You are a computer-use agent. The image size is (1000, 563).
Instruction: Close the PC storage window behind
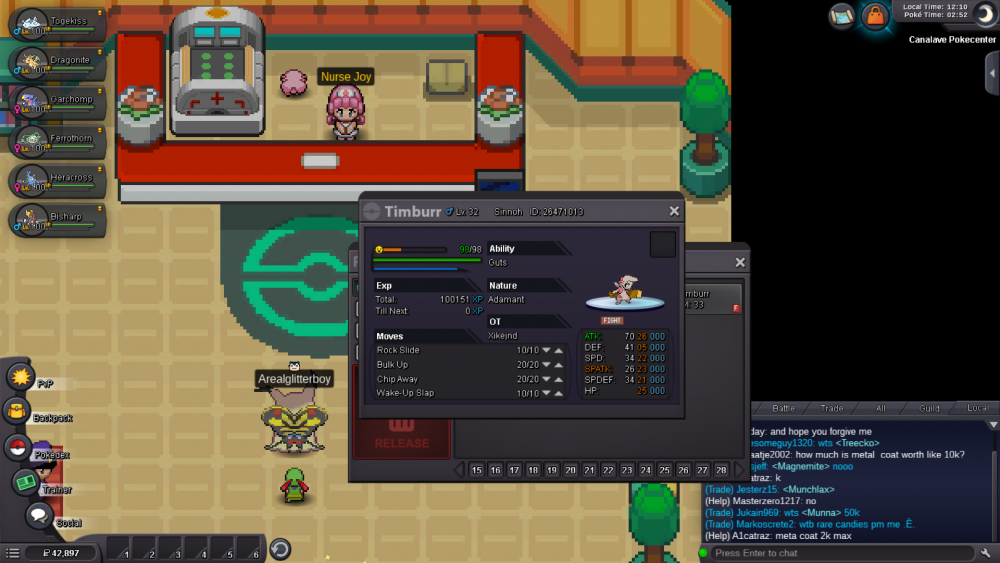pos(740,262)
